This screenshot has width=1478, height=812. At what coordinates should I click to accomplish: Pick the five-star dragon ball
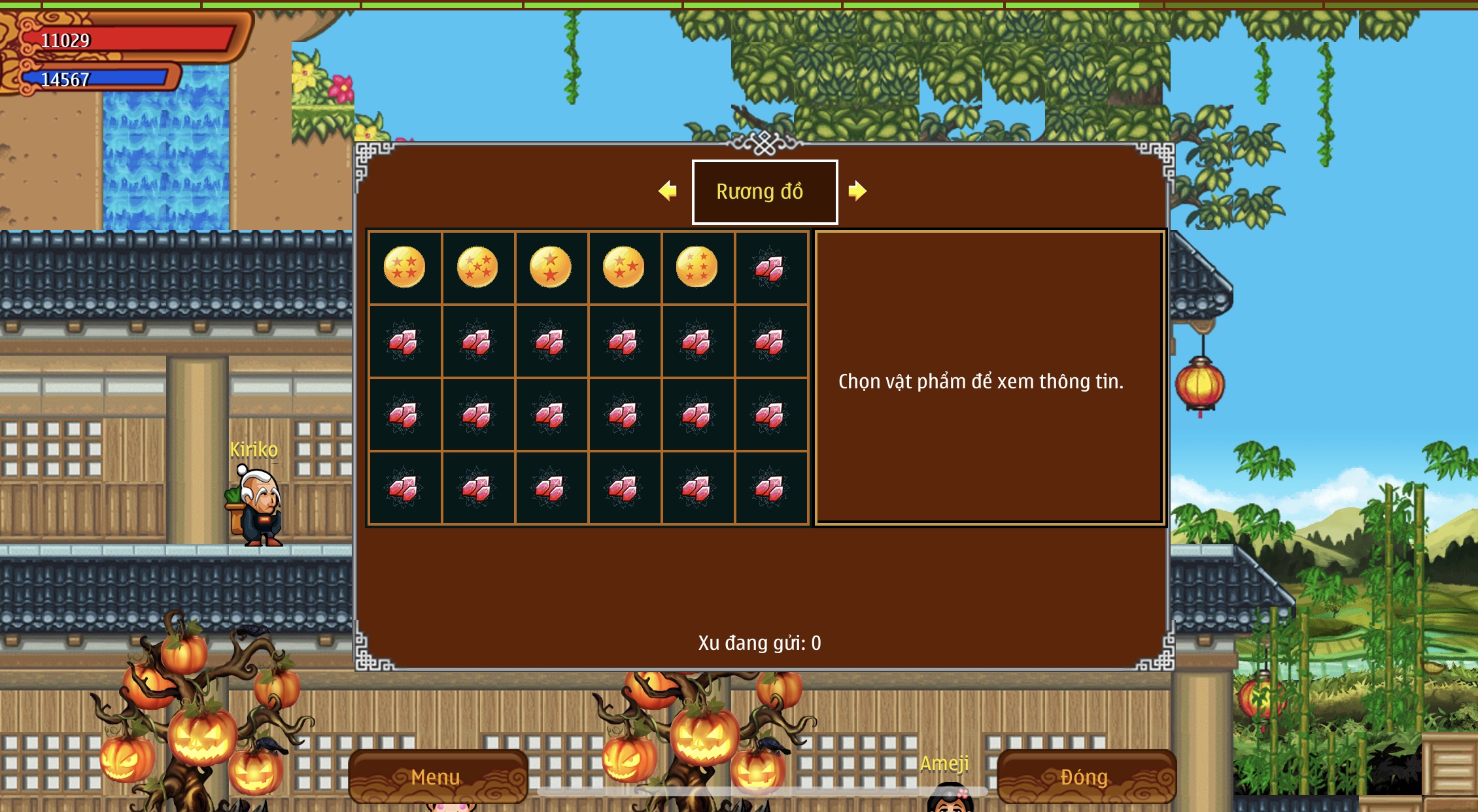pyautogui.click(x=477, y=267)
